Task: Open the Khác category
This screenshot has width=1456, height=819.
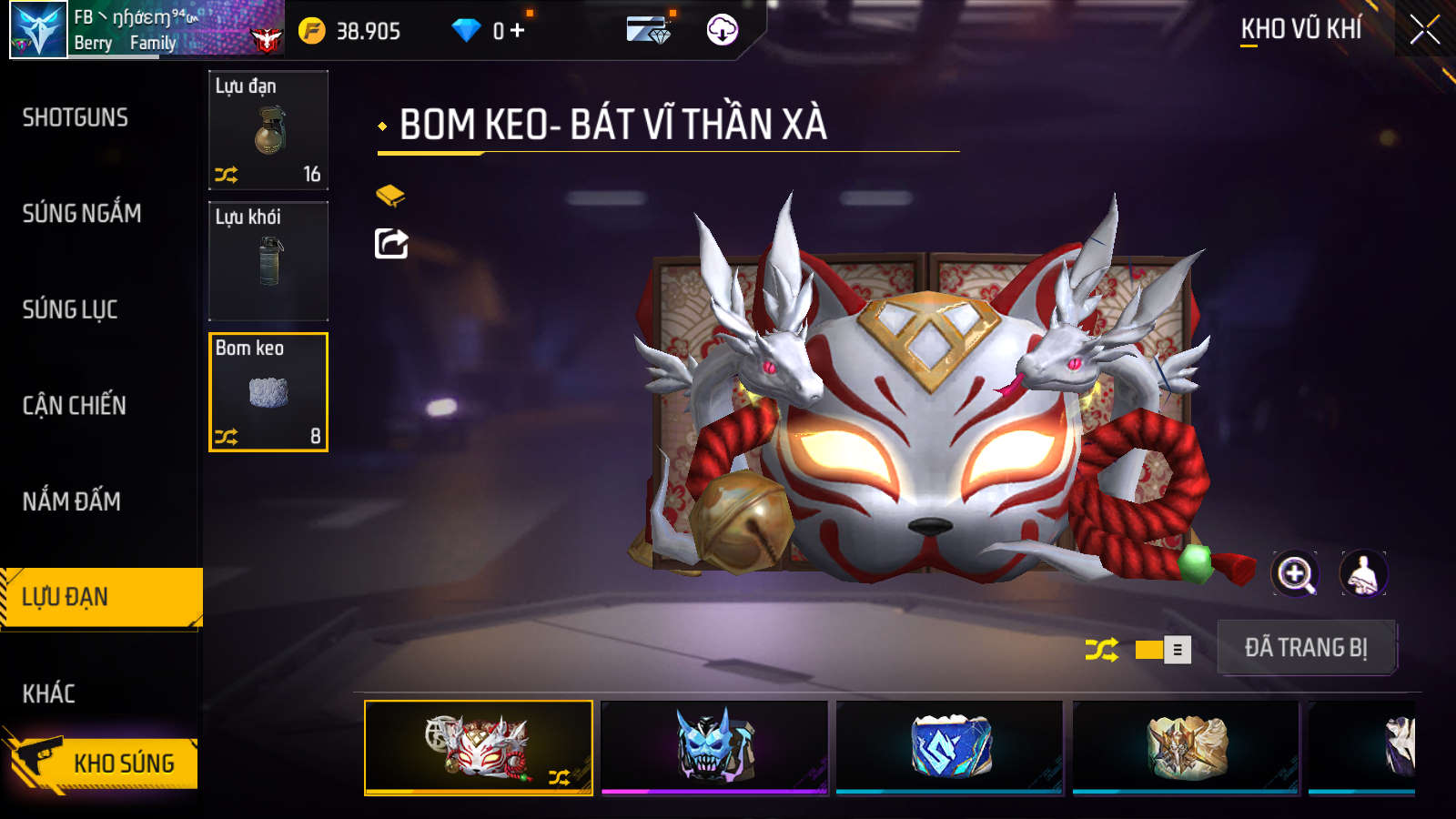Action: [49, 693]
